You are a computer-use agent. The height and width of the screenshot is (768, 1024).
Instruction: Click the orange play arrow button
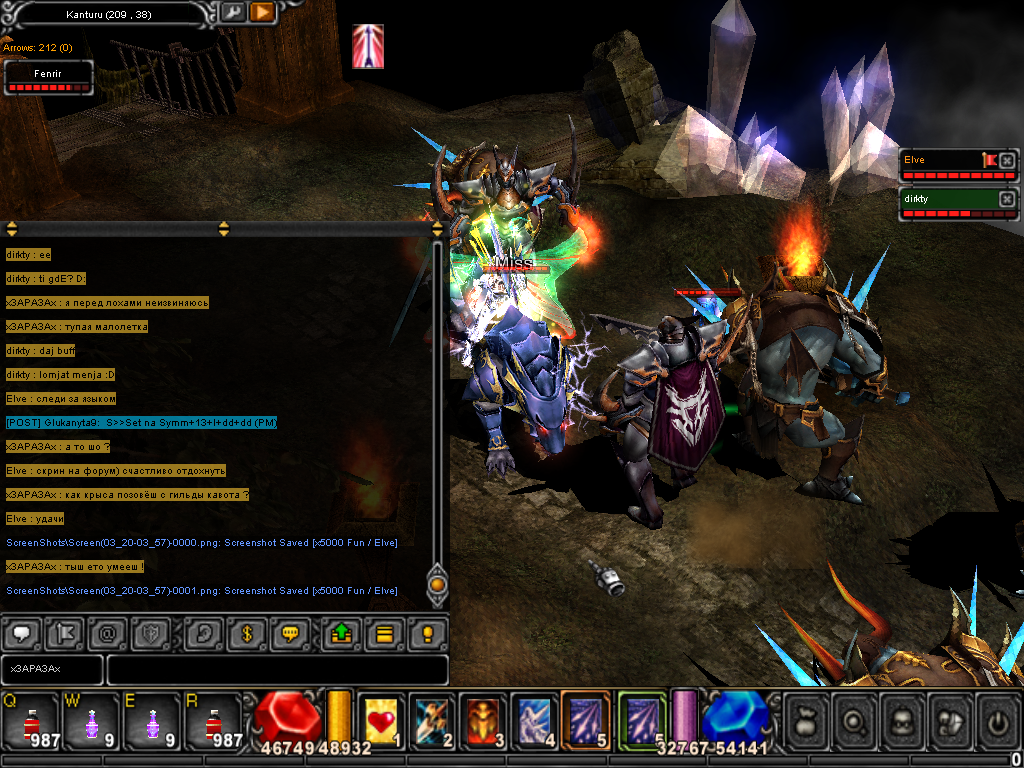(x=262, y=12)
